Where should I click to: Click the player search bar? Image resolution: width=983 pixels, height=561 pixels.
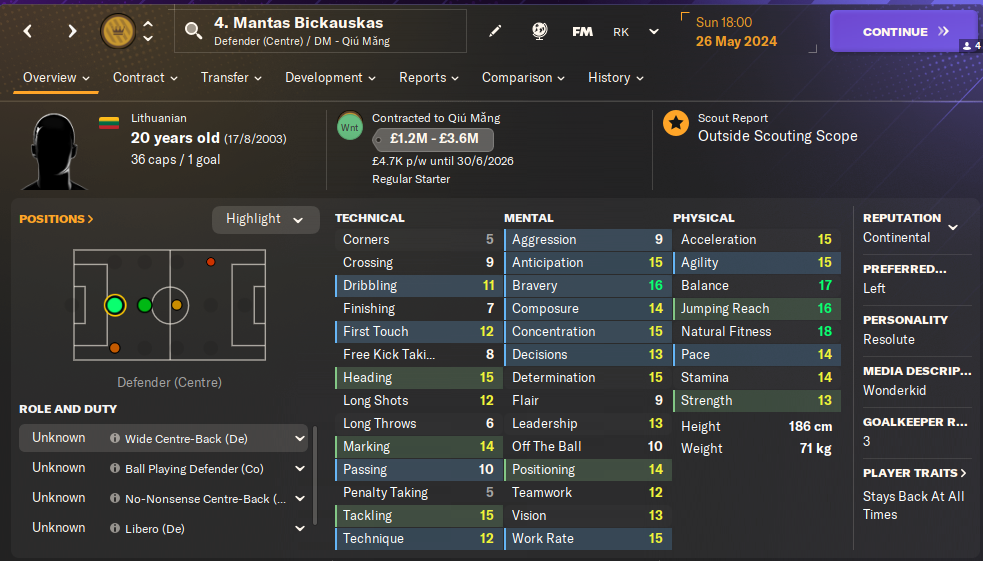click(320, 31)
